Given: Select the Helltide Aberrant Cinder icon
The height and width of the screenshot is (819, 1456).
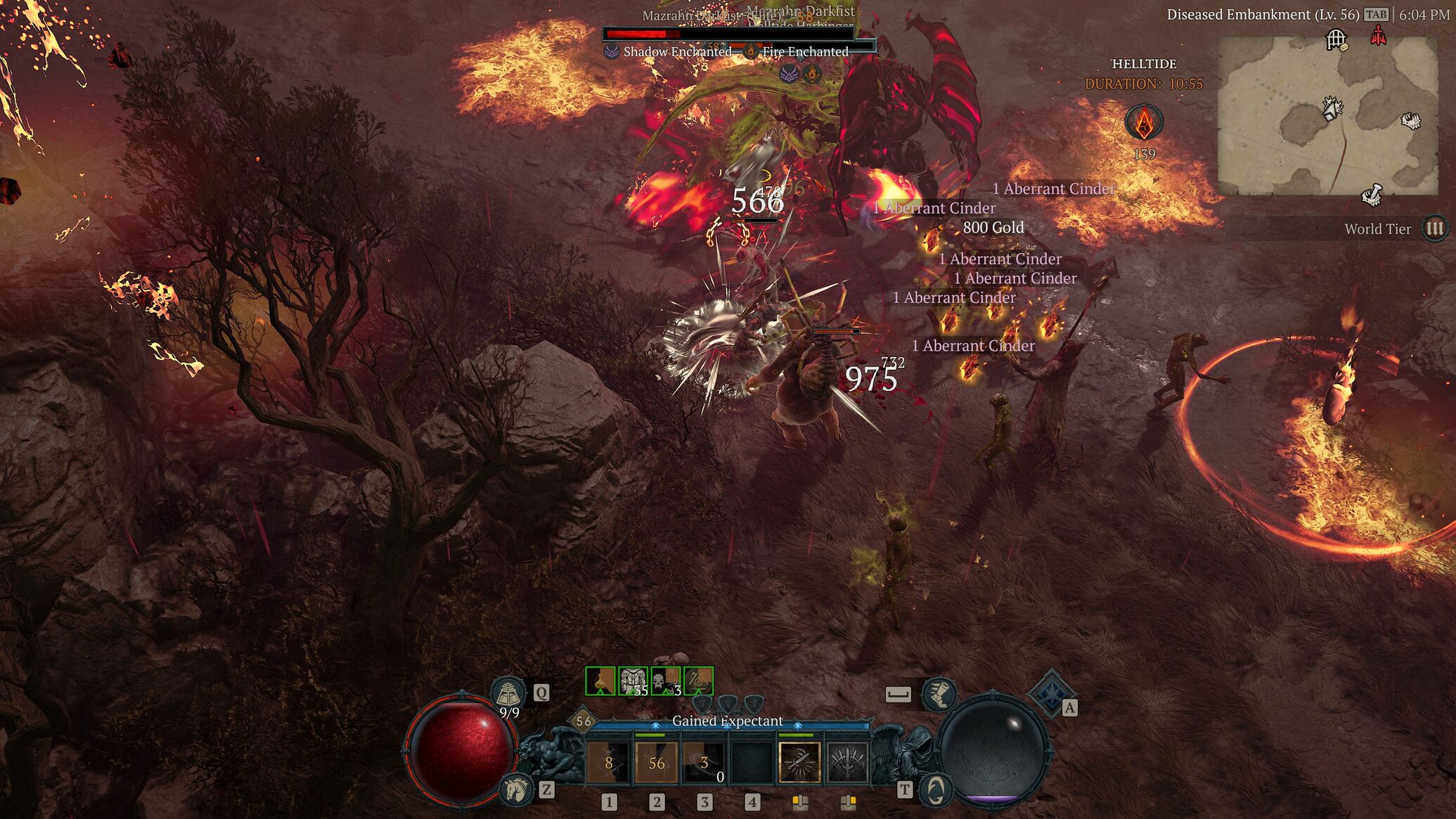Looking at the screenshot, I should [x=1144, y=122].
